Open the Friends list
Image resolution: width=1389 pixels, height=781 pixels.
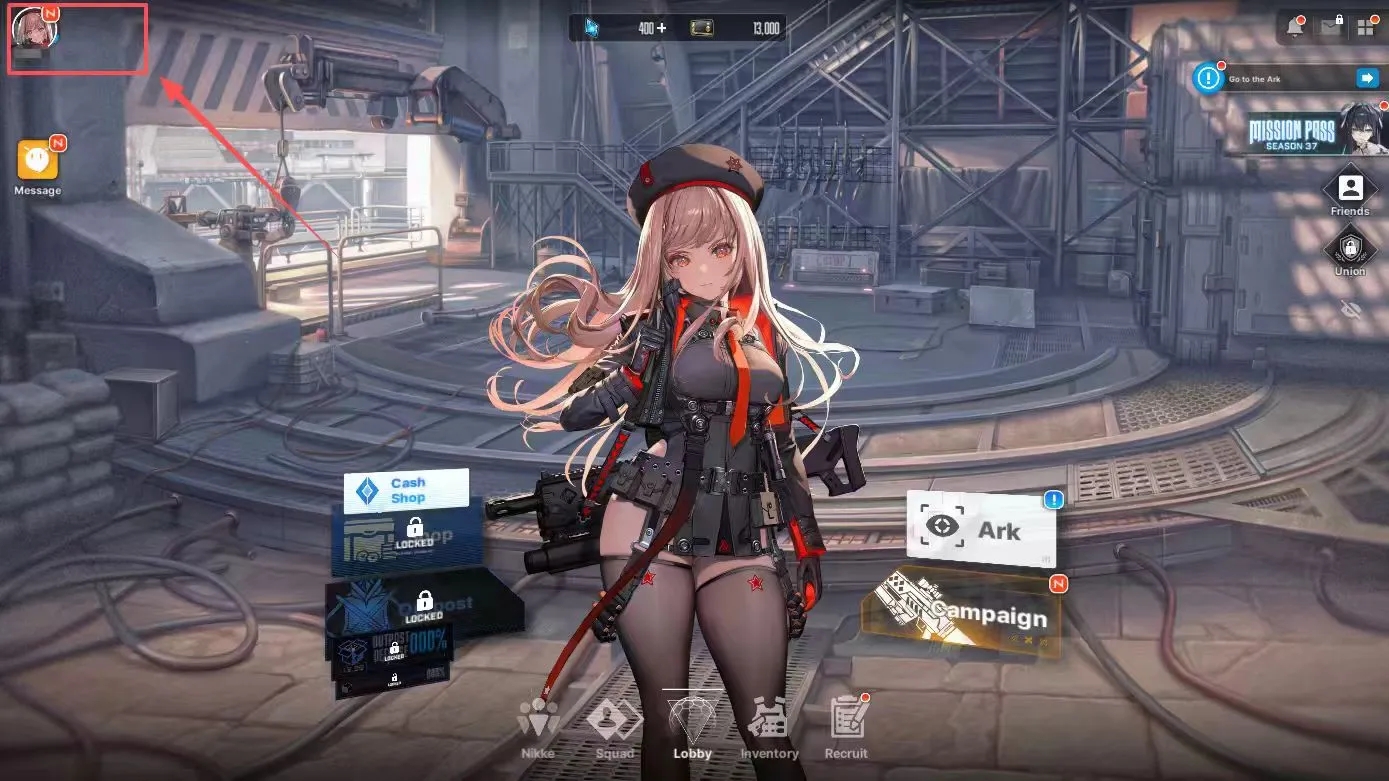1349,190
